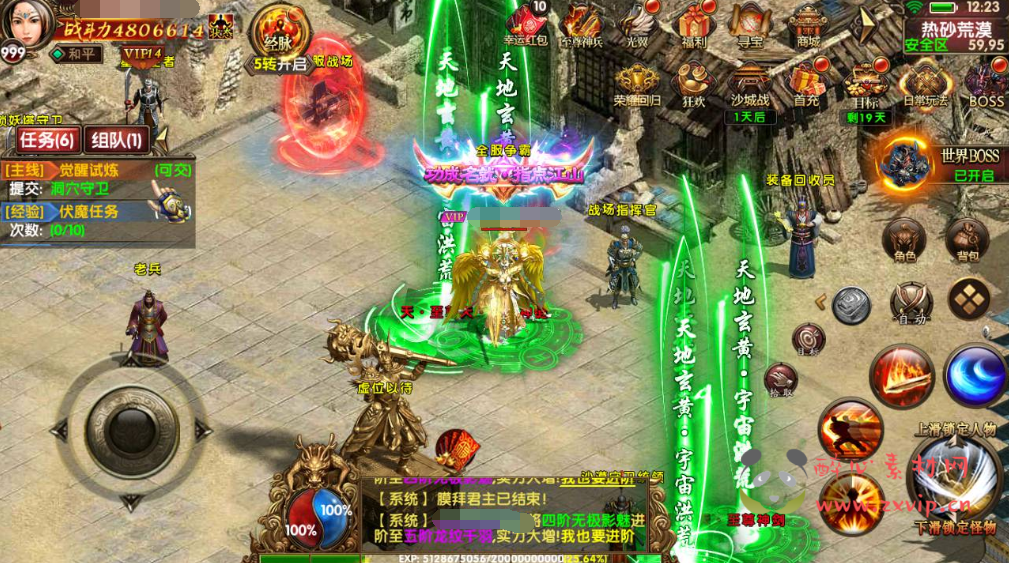This screenshot has width=1009, height=563.
Task: Toggle the 和平 peace mode button
Action: tap(78, 53)
